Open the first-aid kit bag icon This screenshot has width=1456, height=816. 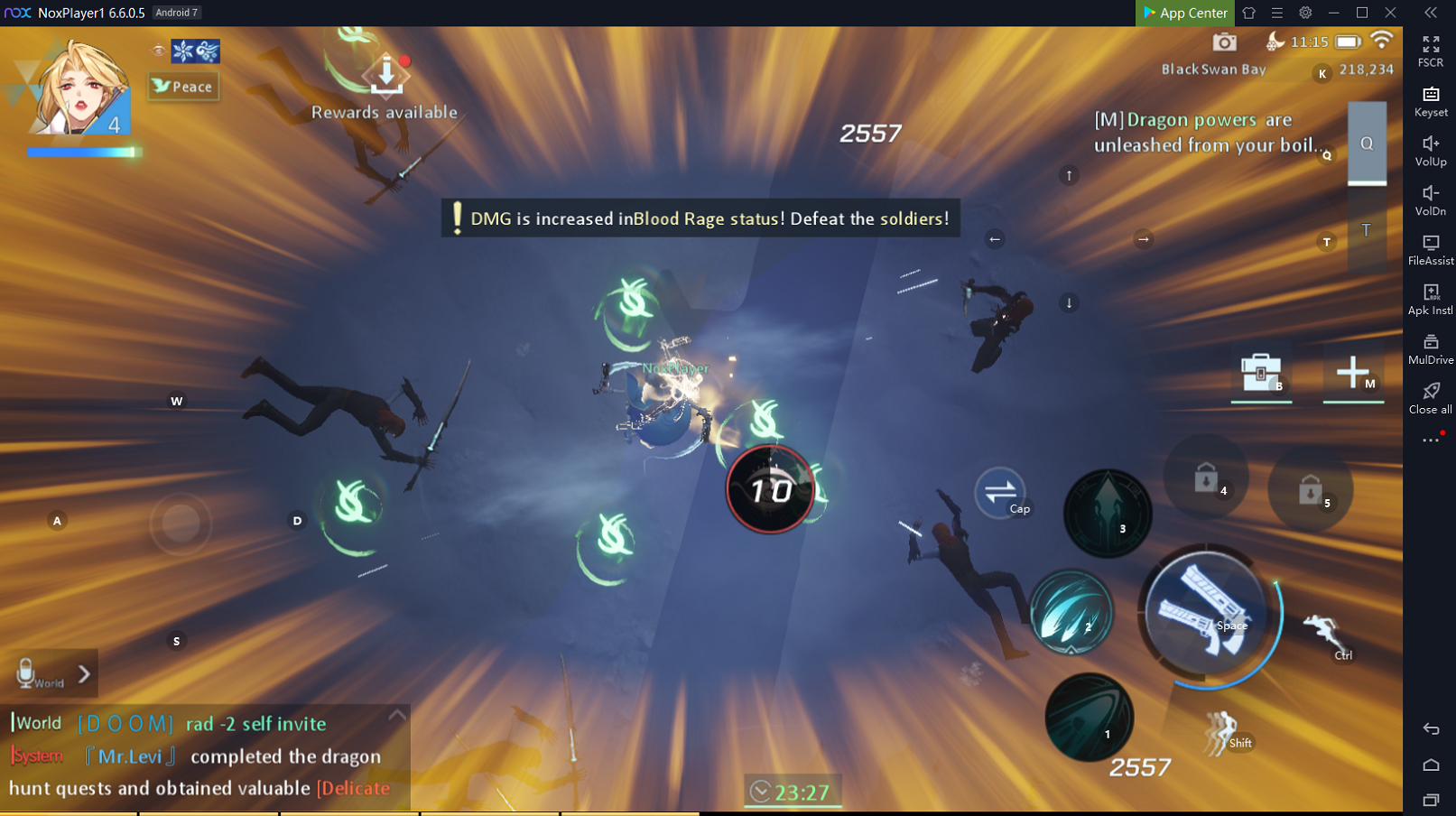(x=1261, y=372)
